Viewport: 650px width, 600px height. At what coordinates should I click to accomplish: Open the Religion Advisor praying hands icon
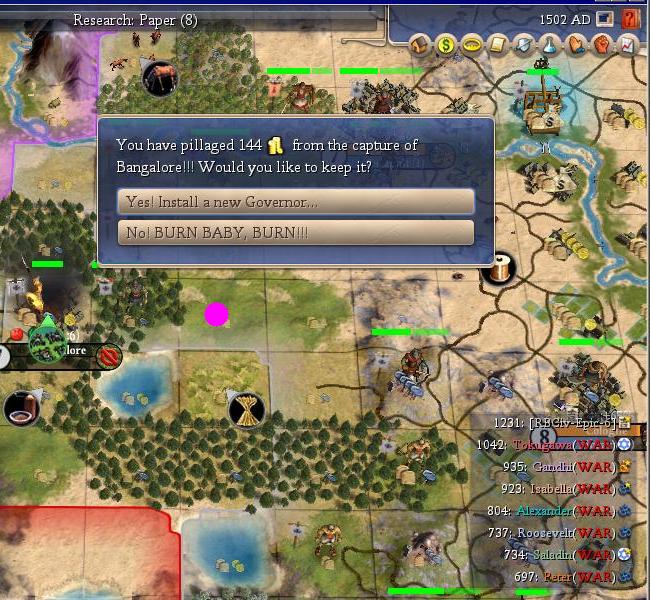[576, 44]
